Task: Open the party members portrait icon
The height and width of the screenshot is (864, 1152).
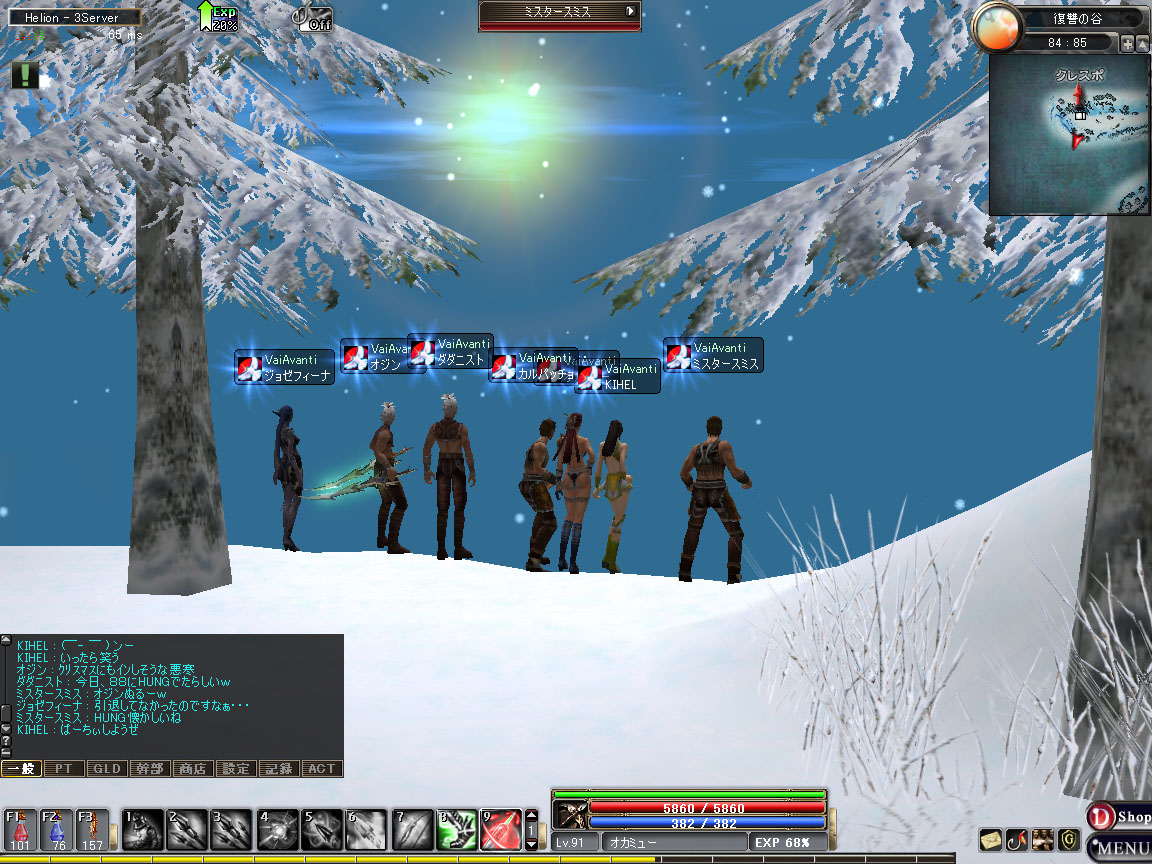Action: pyautogui.click(x=1043, y=839)
